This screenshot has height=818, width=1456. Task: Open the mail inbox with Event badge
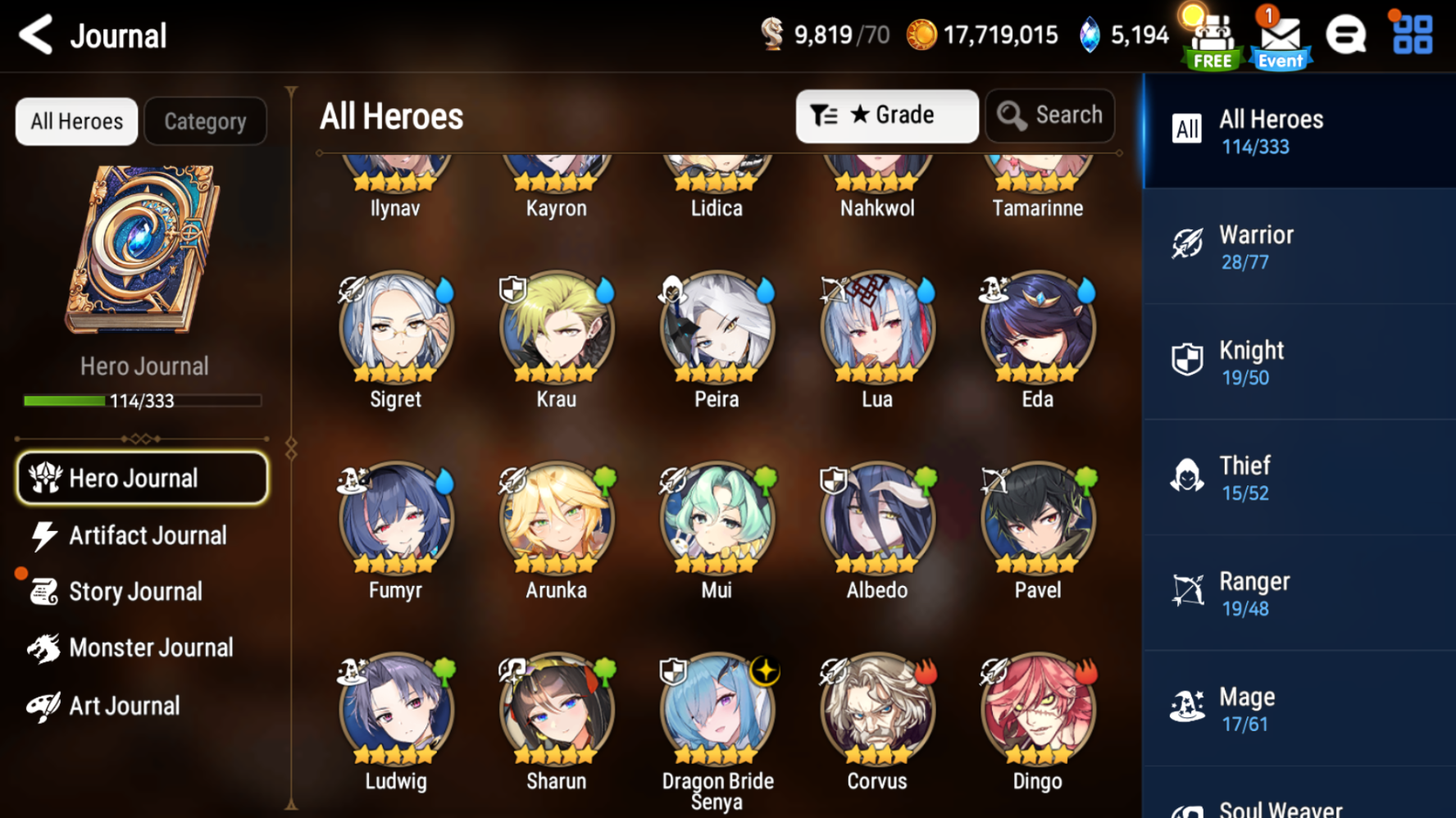1278,34
